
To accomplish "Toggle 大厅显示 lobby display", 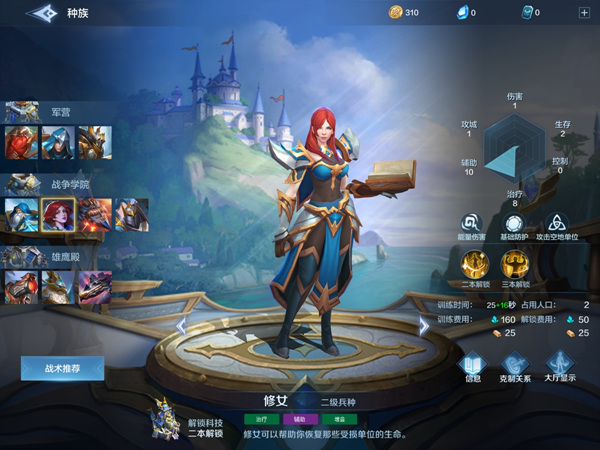I will pyautogui.click(x=559, y=363).
